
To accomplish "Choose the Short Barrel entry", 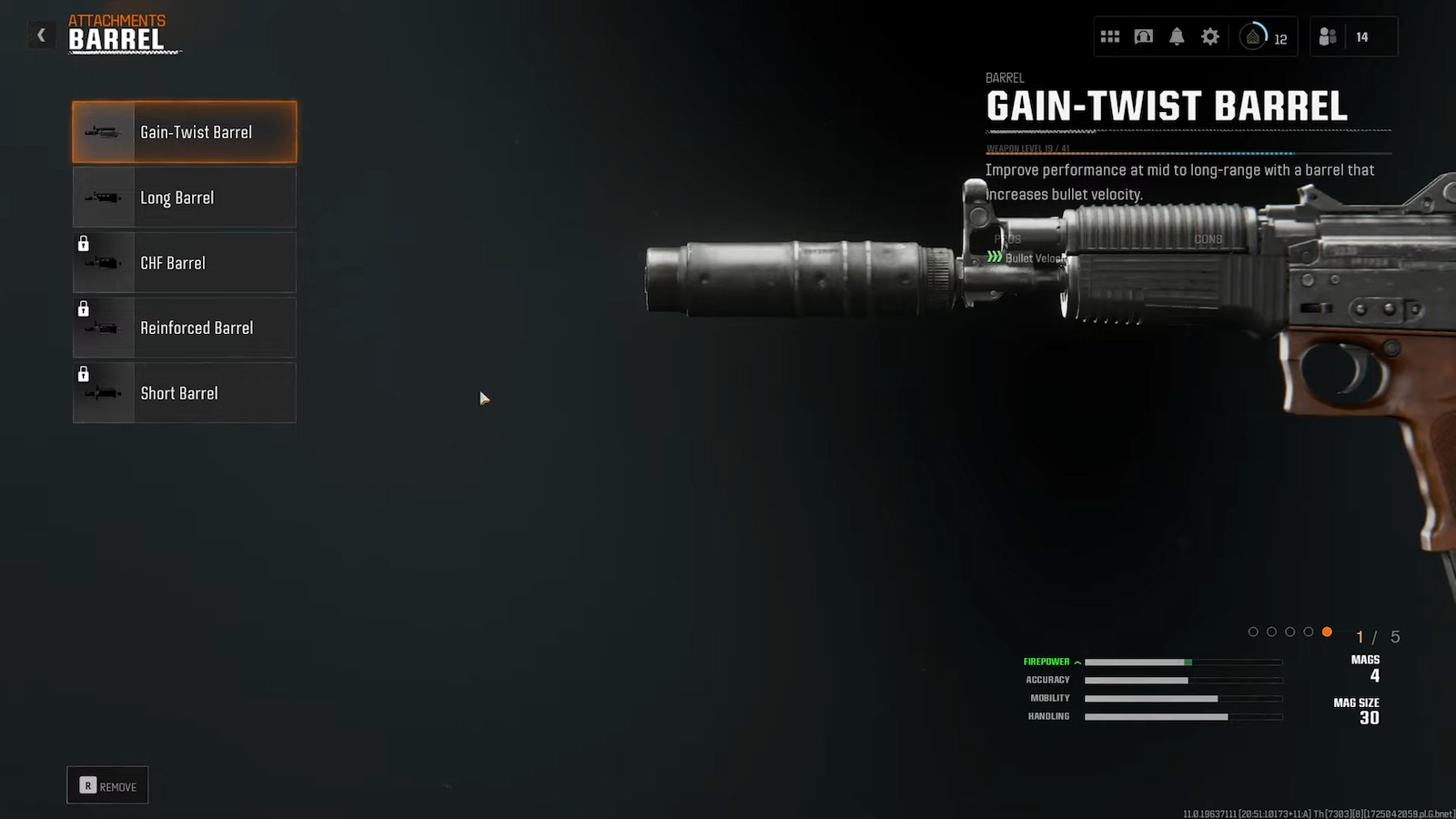I will [x=185, y=393].
